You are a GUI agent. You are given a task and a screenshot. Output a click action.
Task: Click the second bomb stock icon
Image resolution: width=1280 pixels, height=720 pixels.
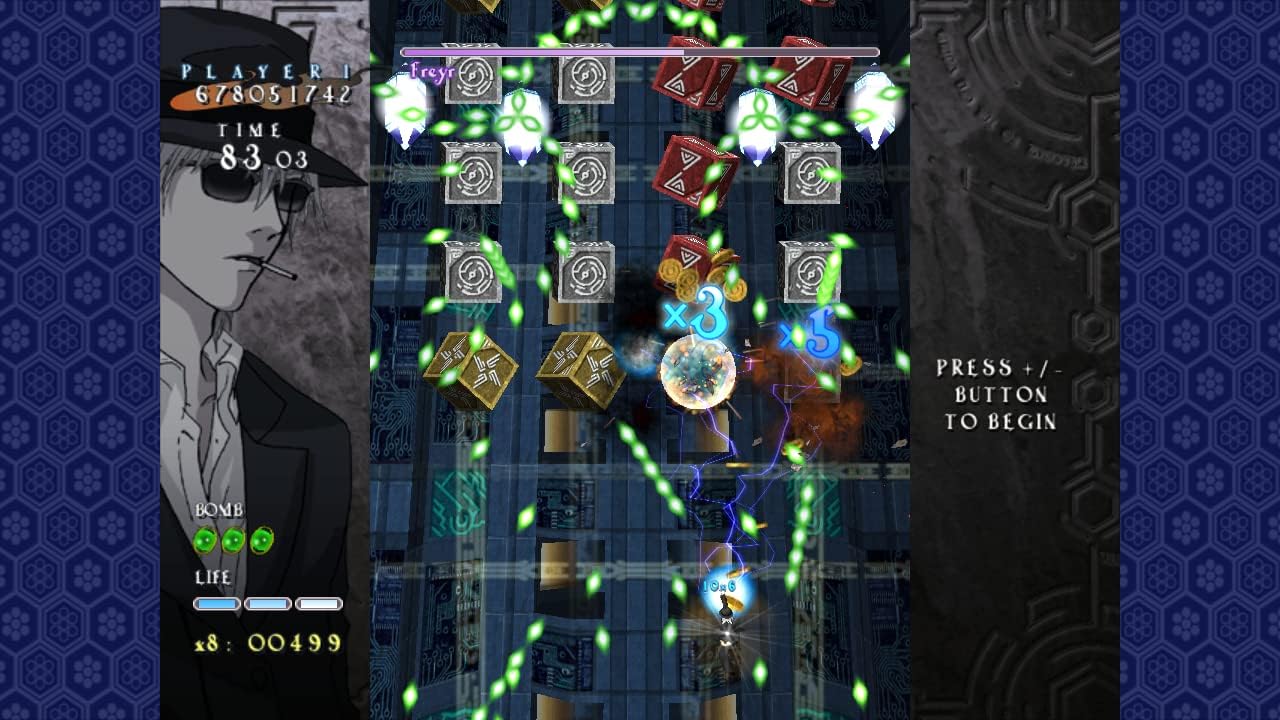point(232,540)
